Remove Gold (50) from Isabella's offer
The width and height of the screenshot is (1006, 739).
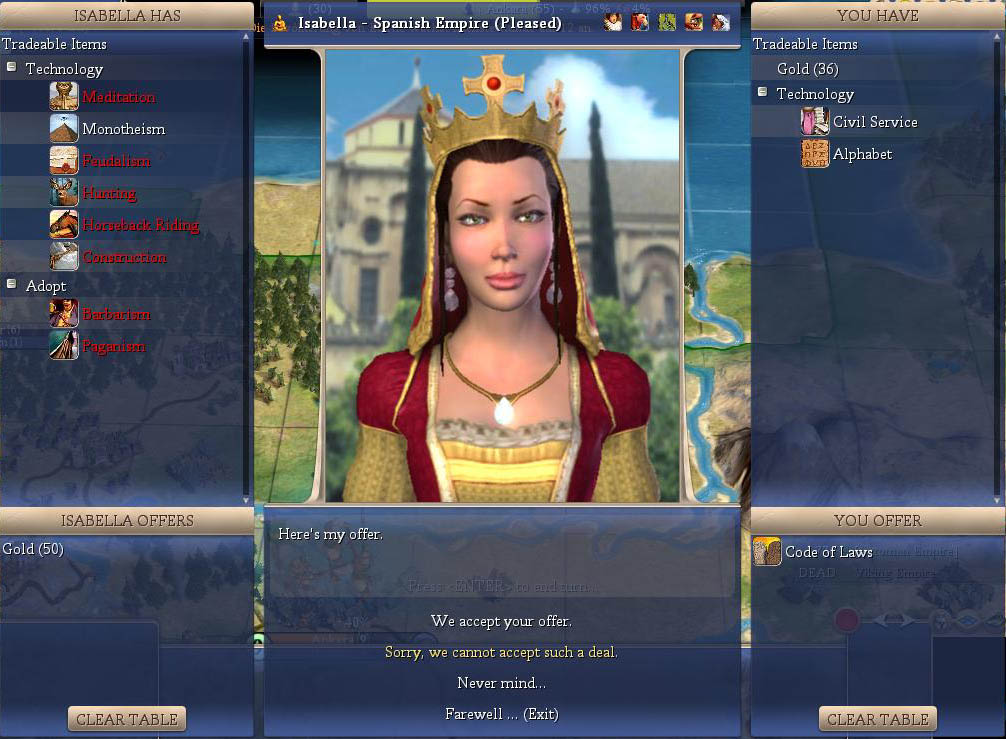pyautogui.click(x=32, y=549)
